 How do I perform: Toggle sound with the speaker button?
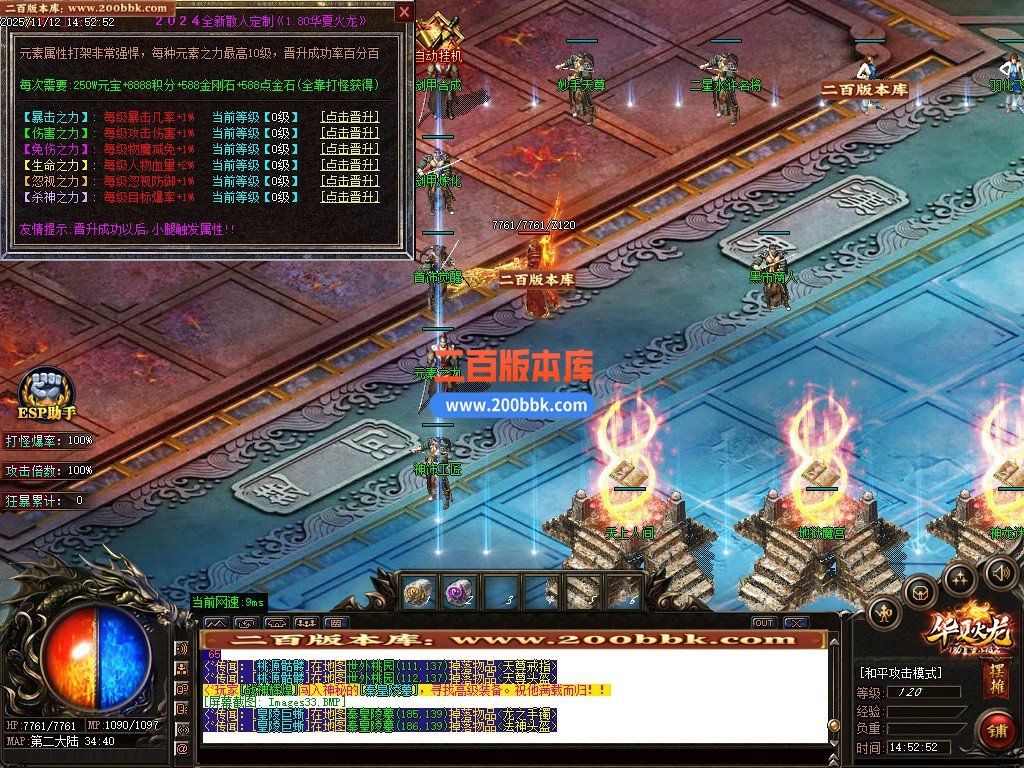999,572
